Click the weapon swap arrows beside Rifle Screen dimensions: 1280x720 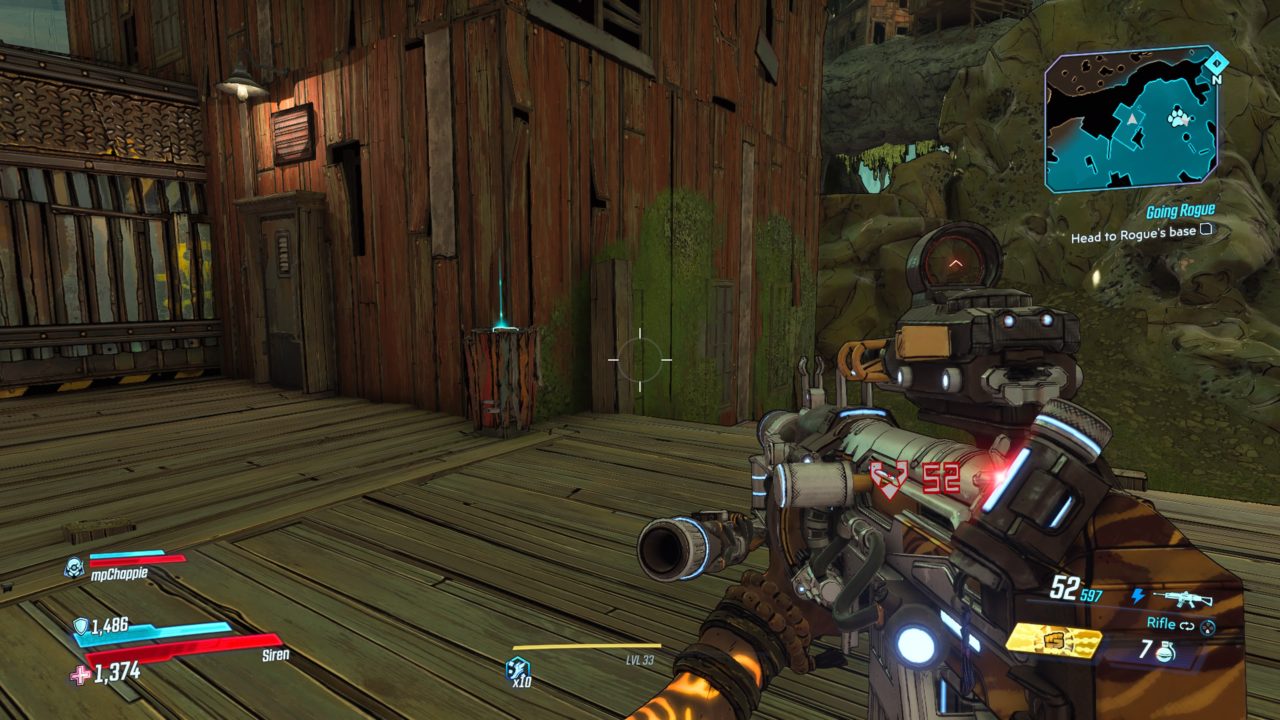pos(1187,626)
